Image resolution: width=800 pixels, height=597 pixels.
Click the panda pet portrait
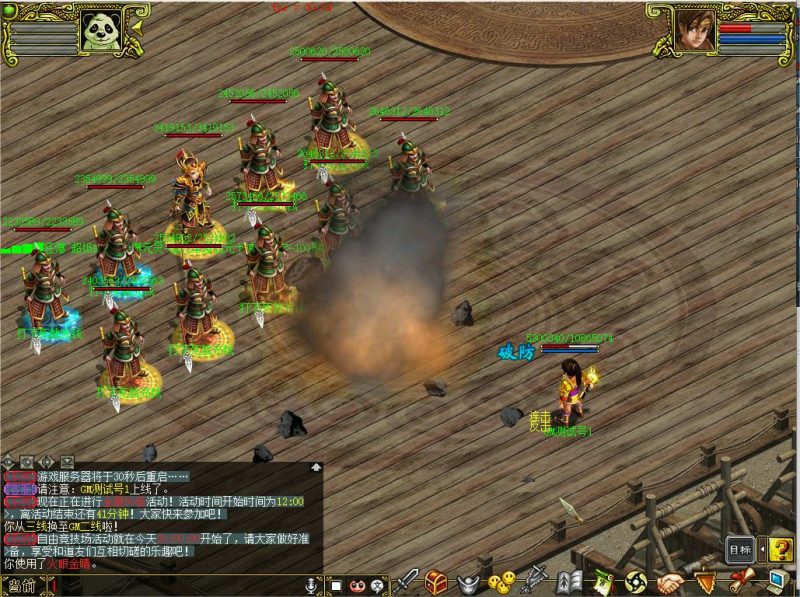coord(102,32)
